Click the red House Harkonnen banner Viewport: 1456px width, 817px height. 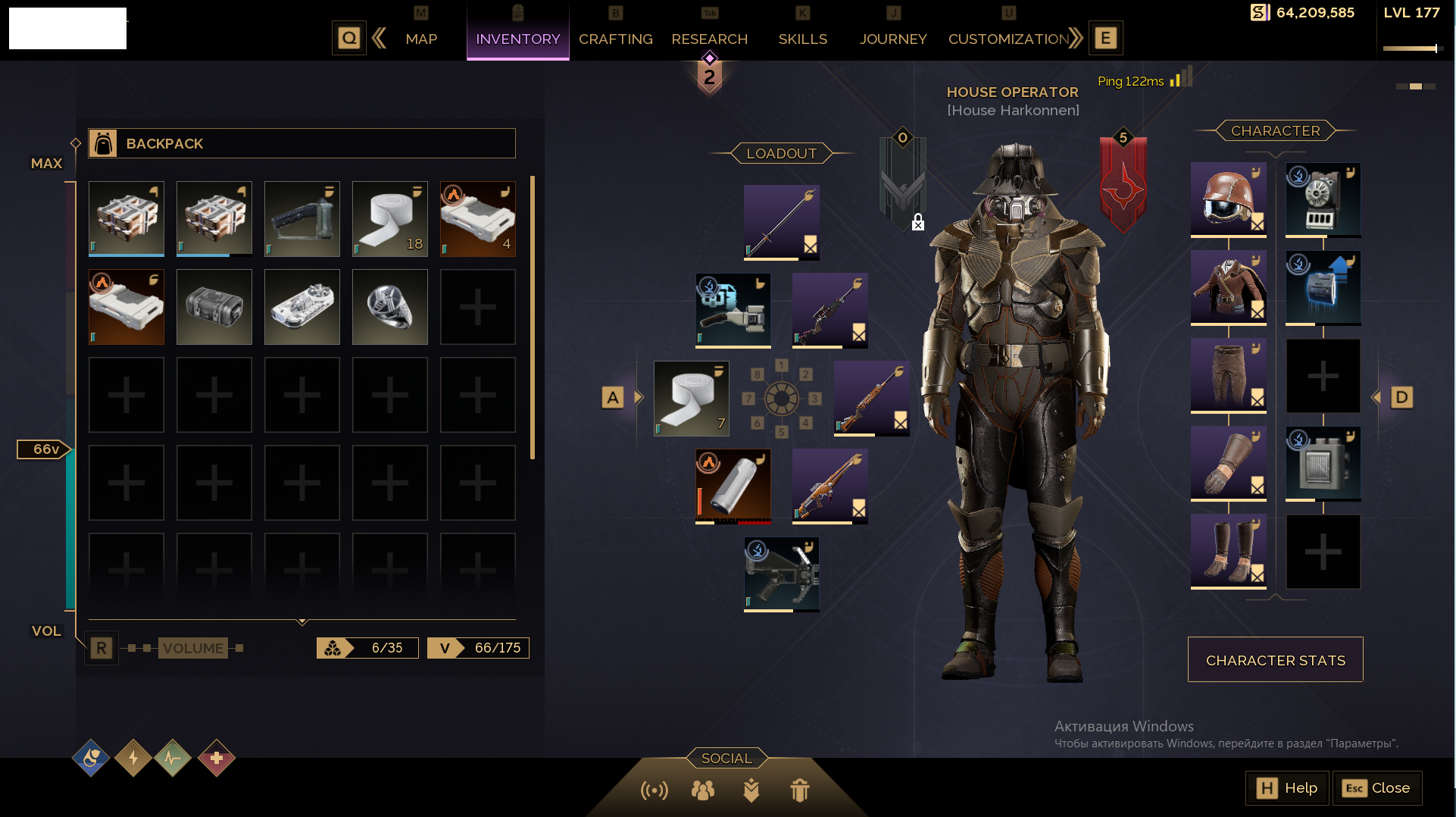tap(1123, 184)
